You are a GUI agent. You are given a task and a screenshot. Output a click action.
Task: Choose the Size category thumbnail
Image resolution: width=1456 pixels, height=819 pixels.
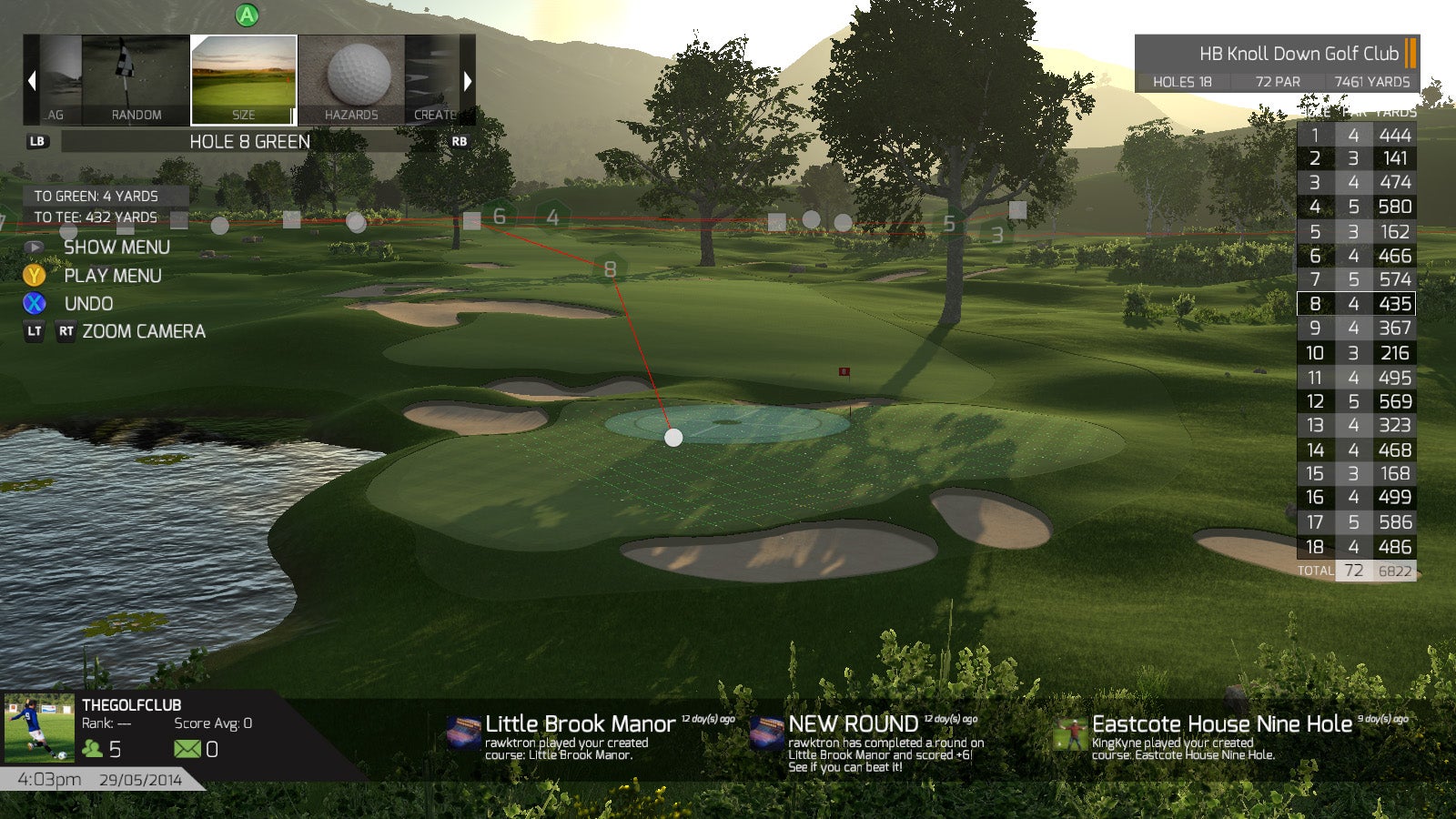(244, 80)
